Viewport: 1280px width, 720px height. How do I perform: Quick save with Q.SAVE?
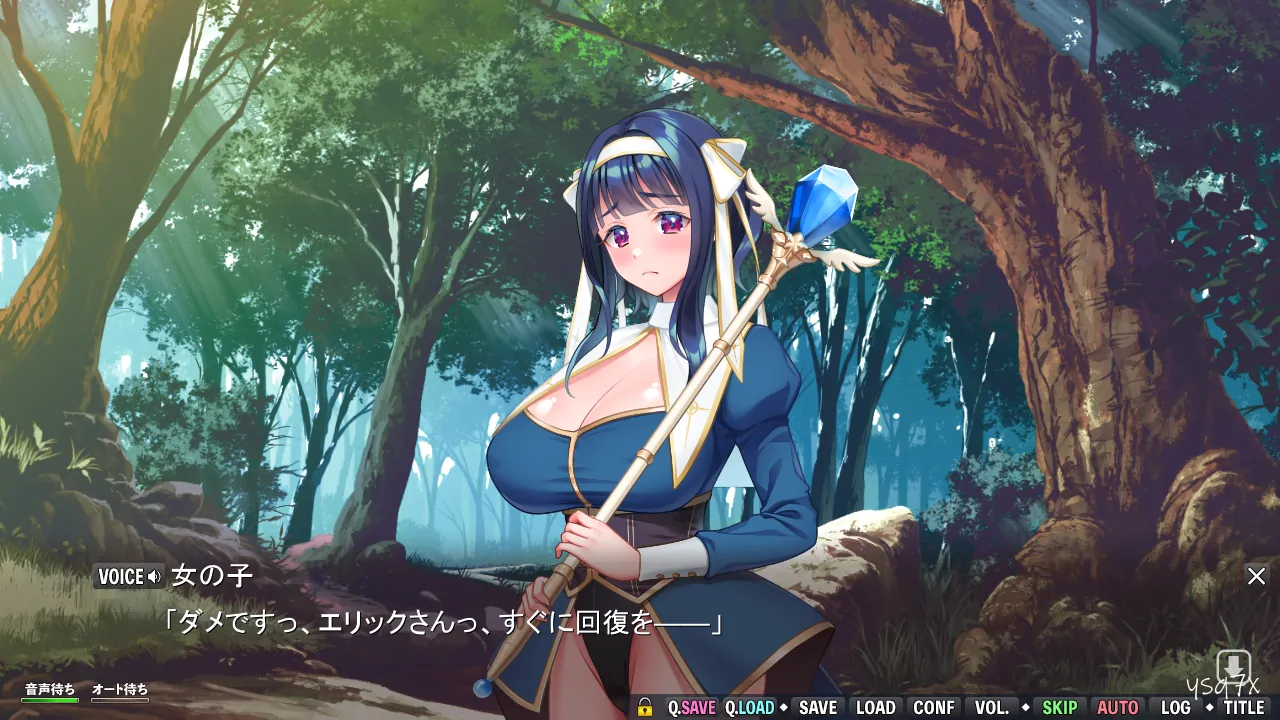pos(691,707)
